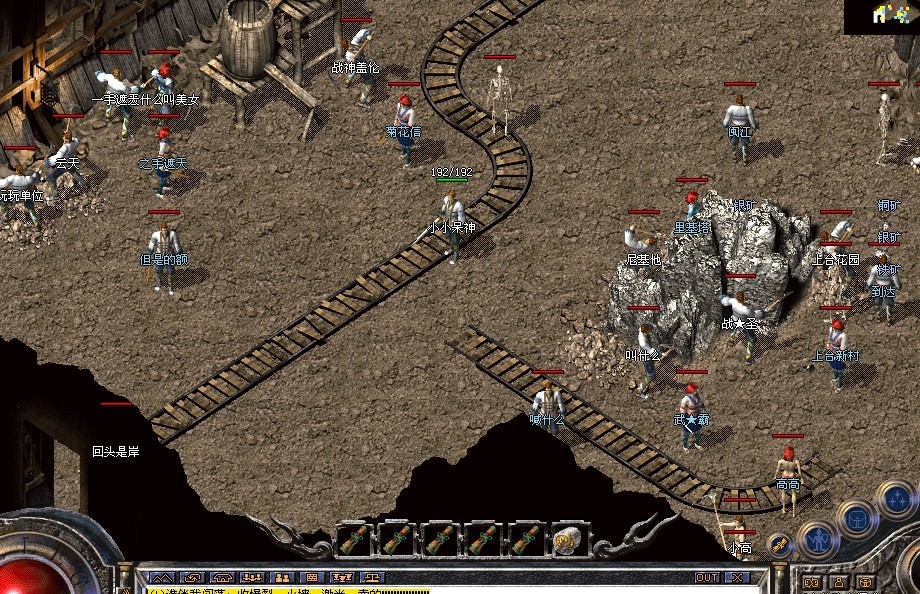
Task: Click the OUT button on the chat bar
Action: (707, 577)
